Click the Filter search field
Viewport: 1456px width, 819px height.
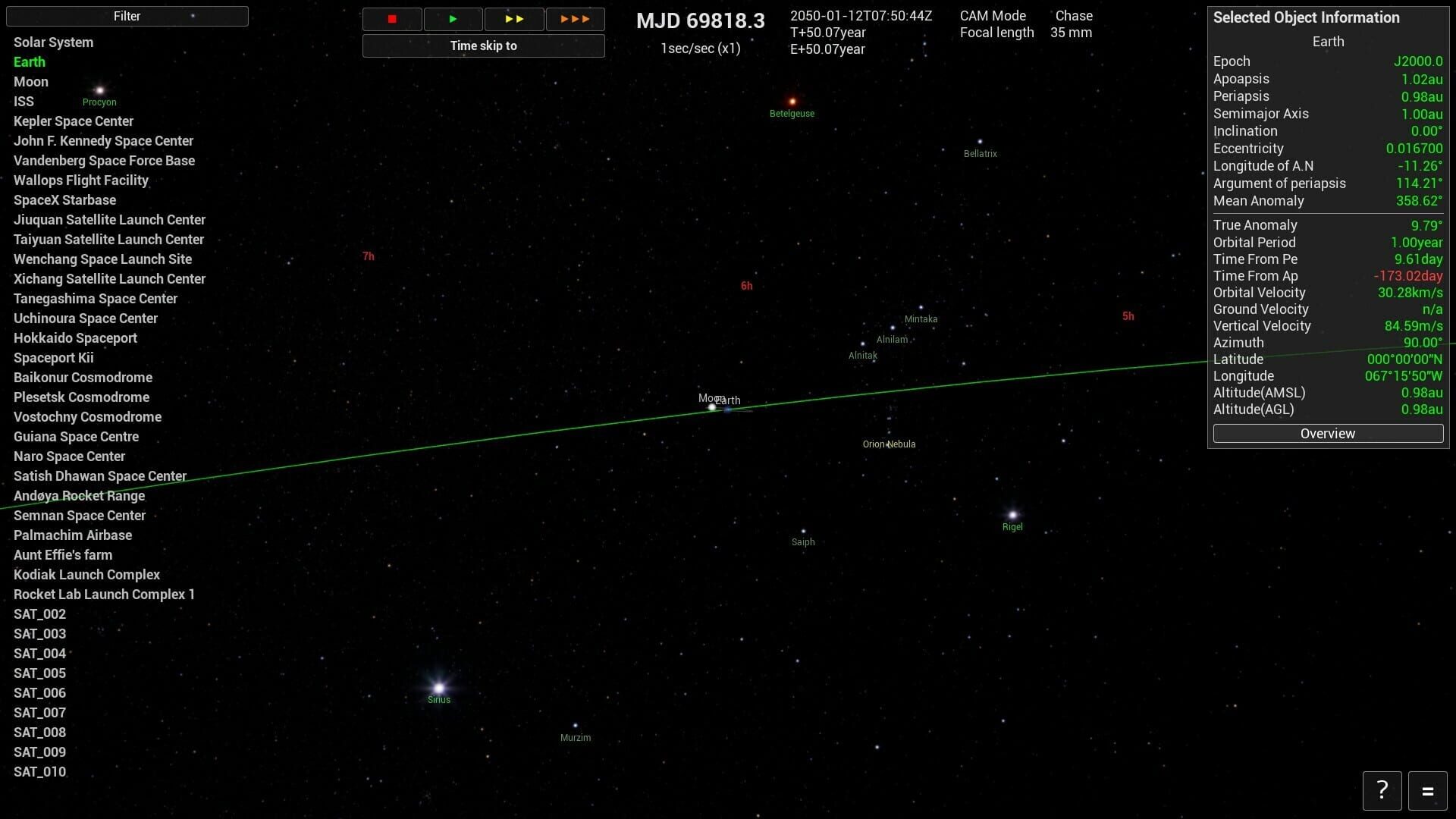(127, 16)
